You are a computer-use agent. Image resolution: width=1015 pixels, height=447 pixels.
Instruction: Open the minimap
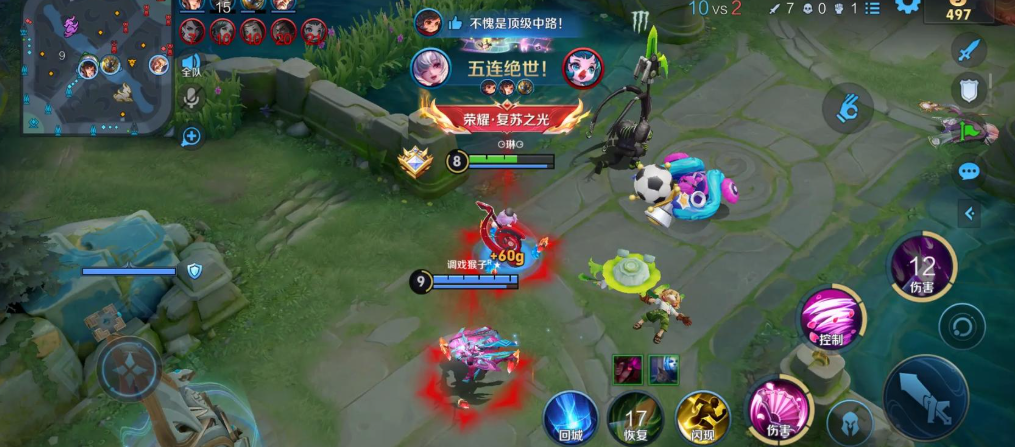[97, 68]
